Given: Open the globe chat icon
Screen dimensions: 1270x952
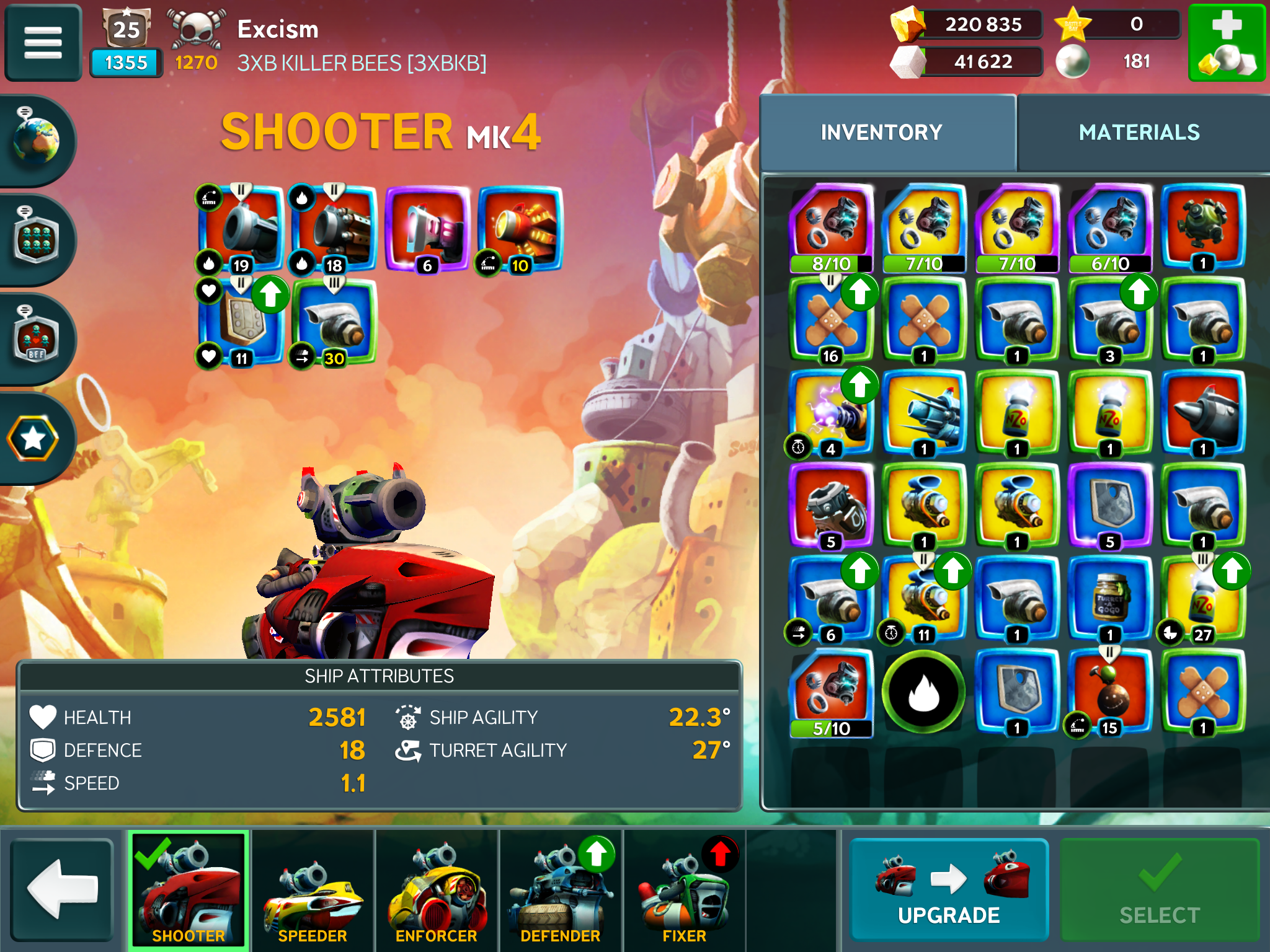Looking at the screenshot, I should coord(36,140).
